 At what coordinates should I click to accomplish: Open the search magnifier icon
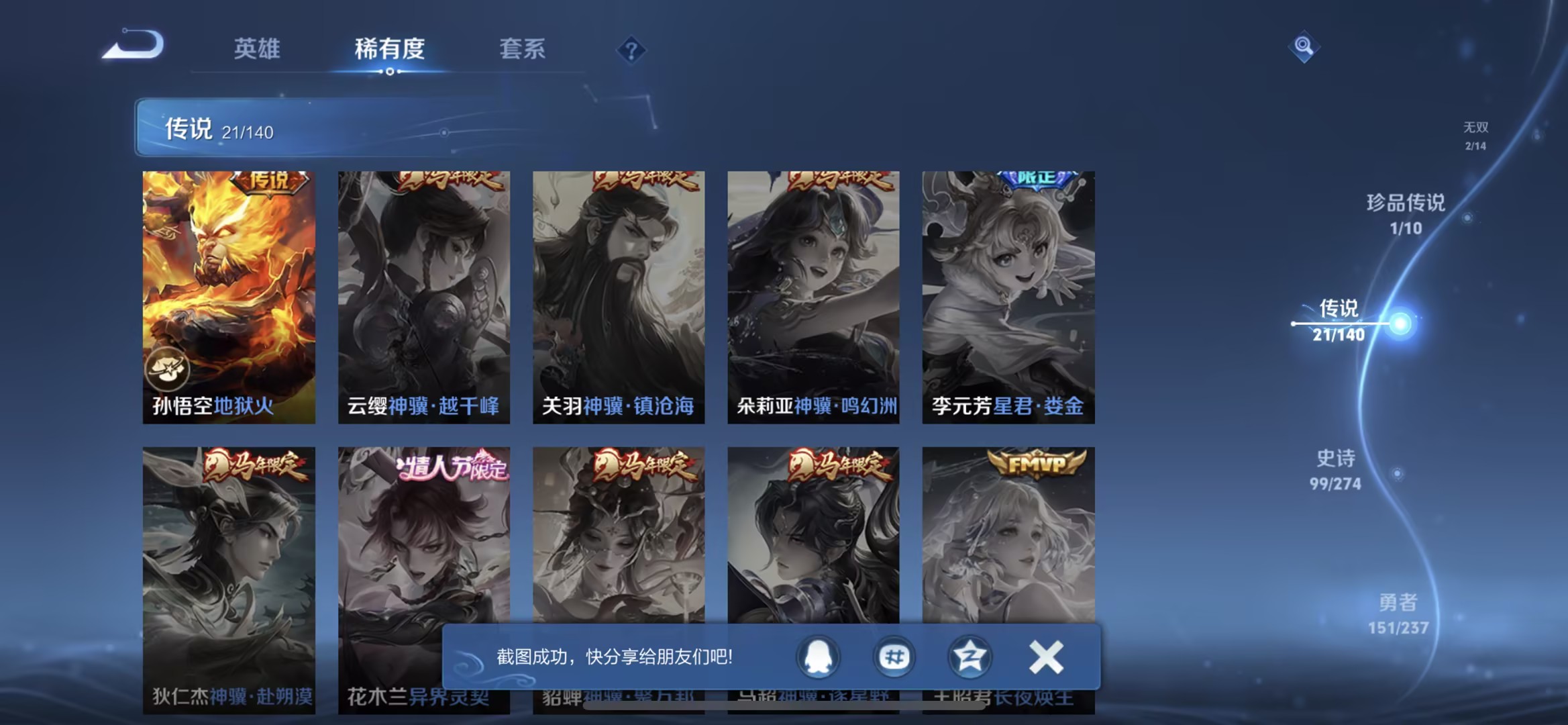tap(1302, 47)
